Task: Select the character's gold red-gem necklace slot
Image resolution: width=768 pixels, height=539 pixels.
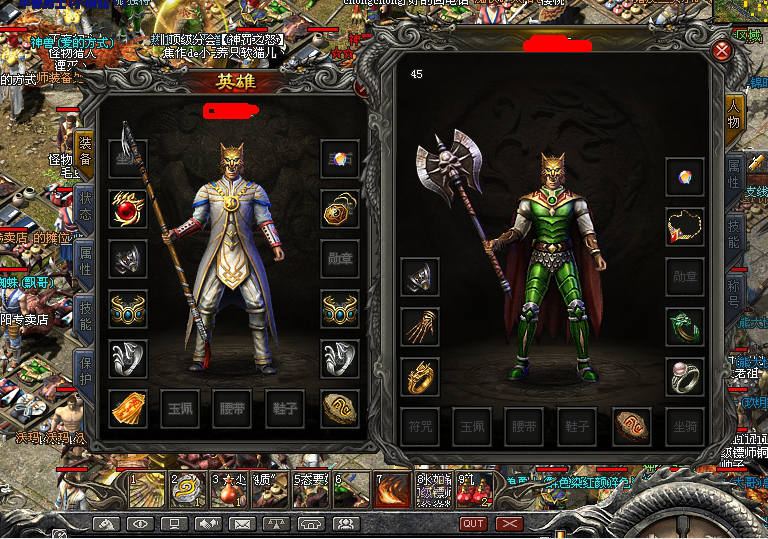Action: pos(685,227)
